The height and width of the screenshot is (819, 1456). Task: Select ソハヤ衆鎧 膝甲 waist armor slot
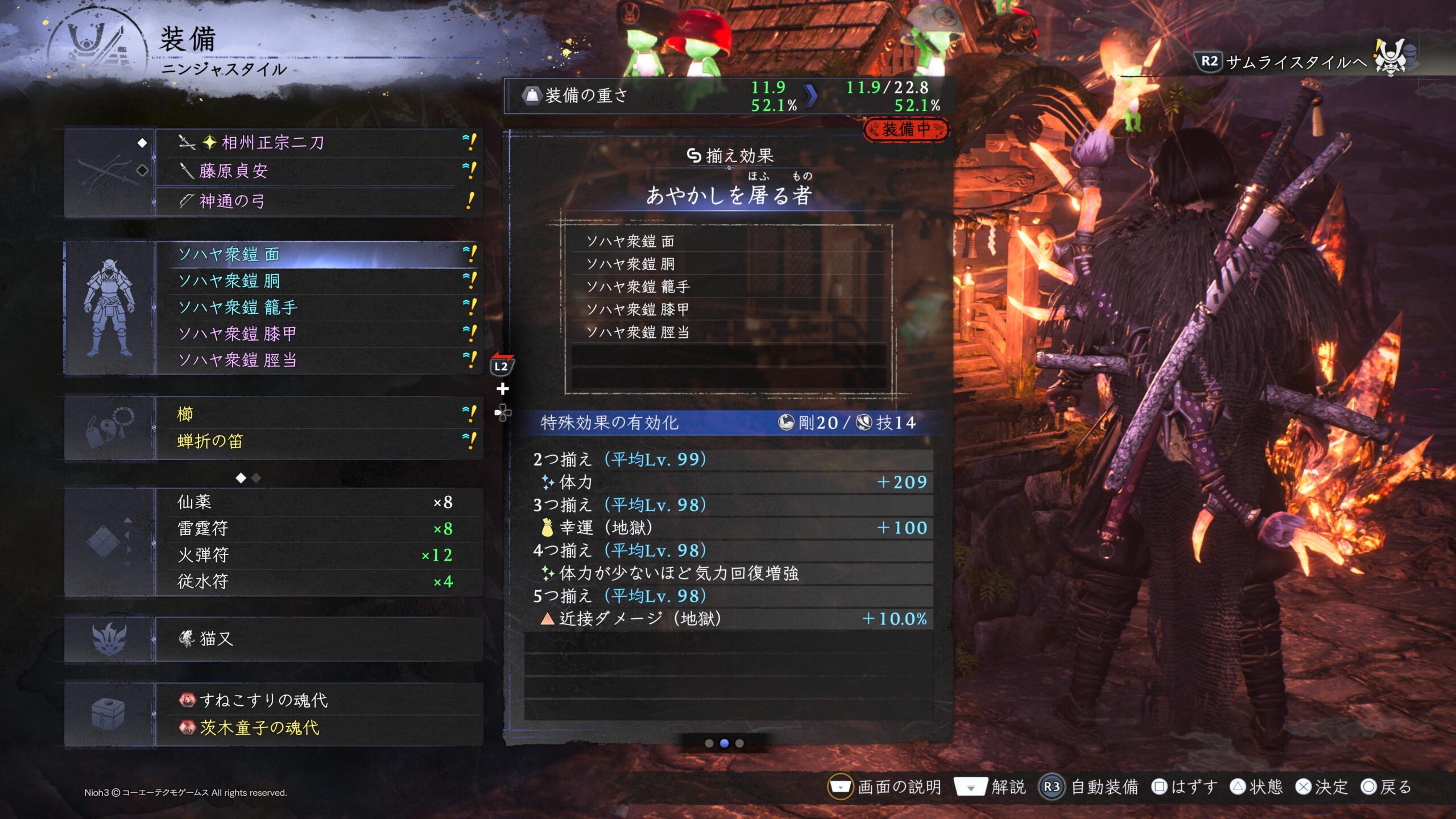(318, 334)
